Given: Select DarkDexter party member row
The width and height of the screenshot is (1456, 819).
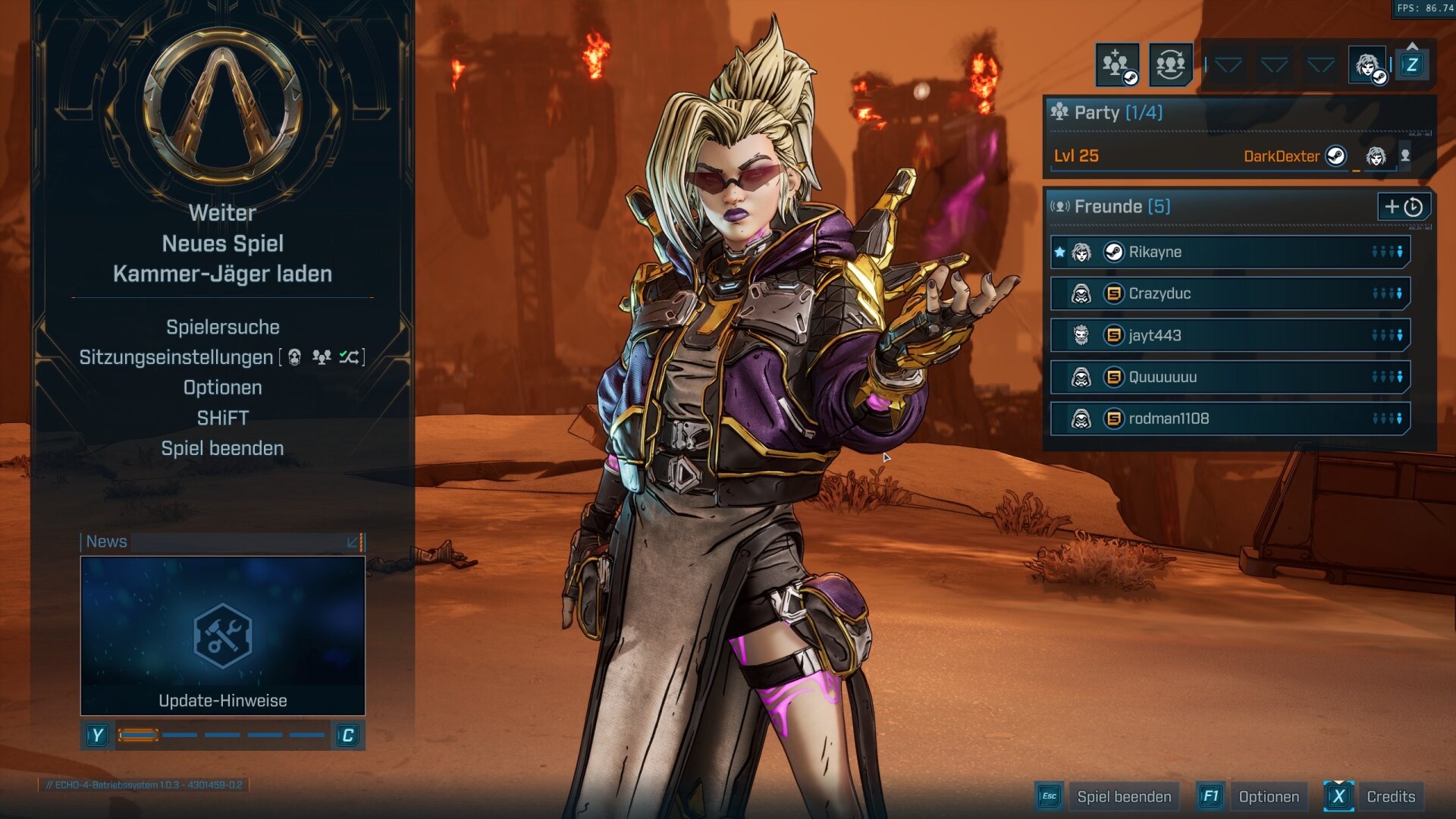Looking at the screenshot, I should coord(1222,156).
